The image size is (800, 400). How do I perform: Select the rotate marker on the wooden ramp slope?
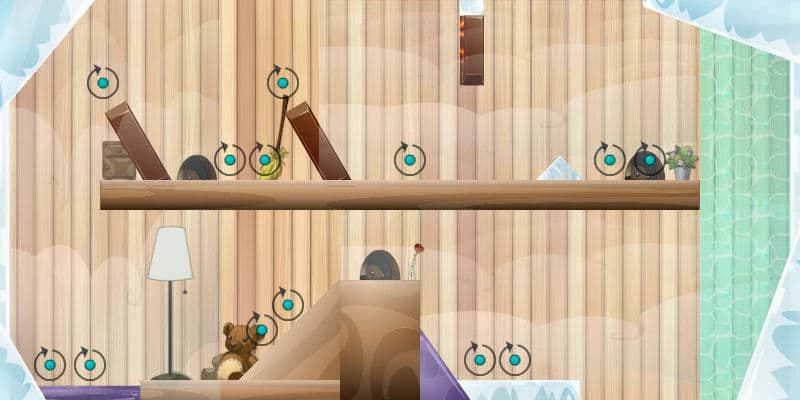click(x=288, y=304)
